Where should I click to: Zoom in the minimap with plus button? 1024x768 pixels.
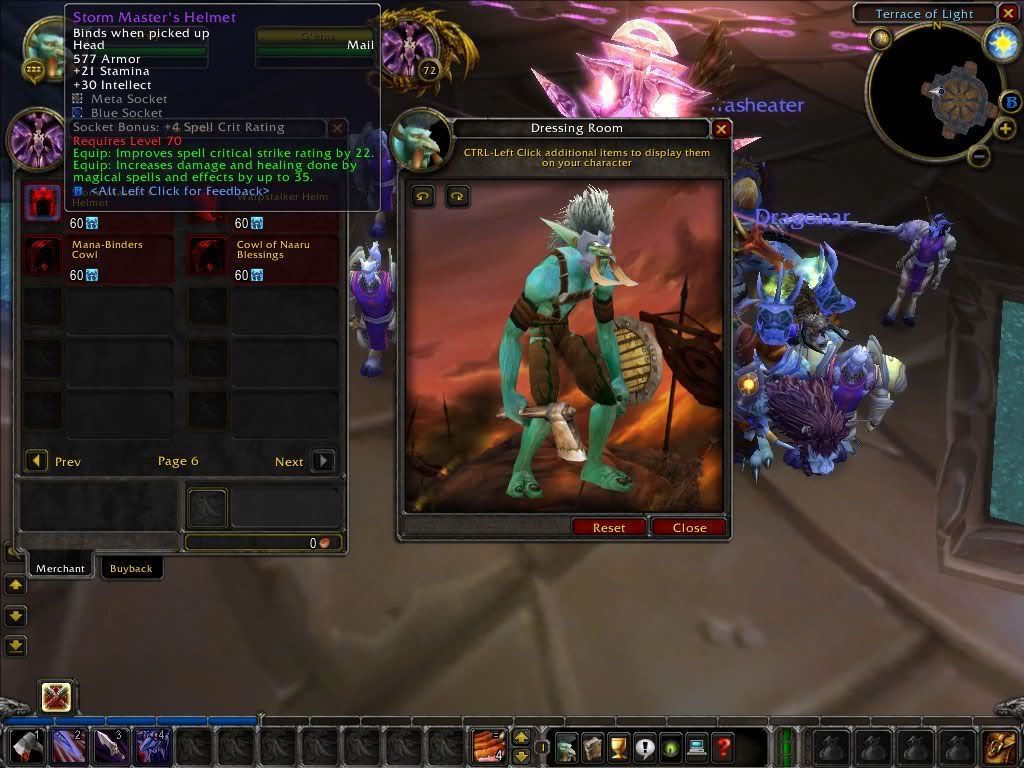click(1005, 129)
